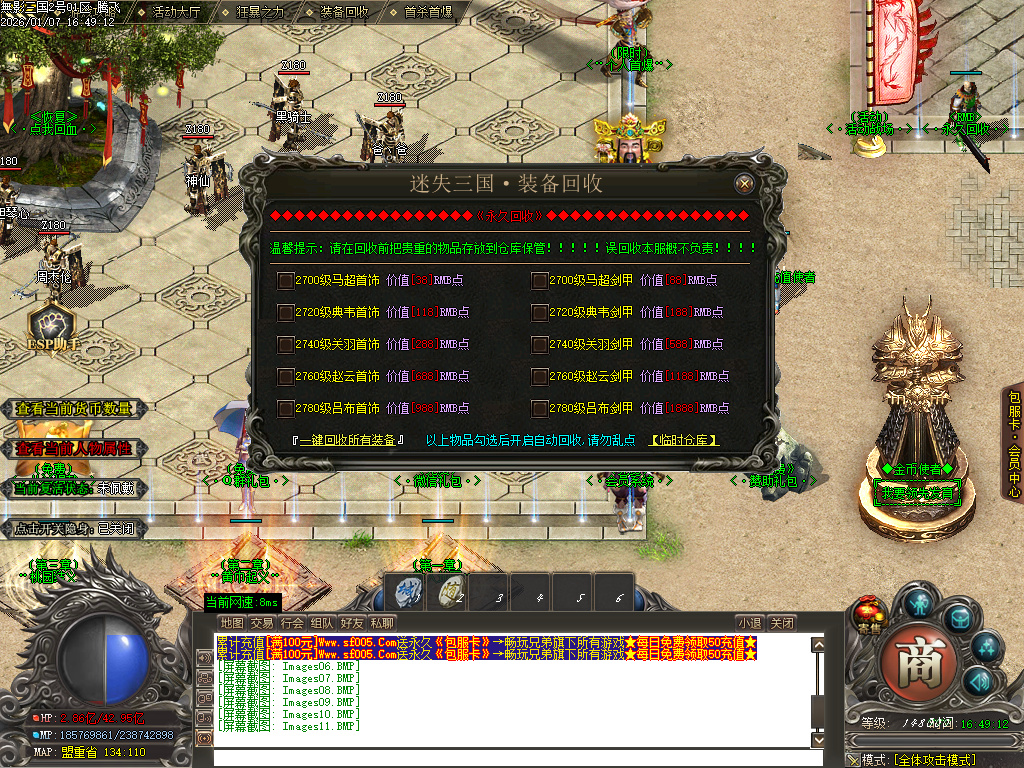Click 一键回收所有装备 link

[347, 440]
